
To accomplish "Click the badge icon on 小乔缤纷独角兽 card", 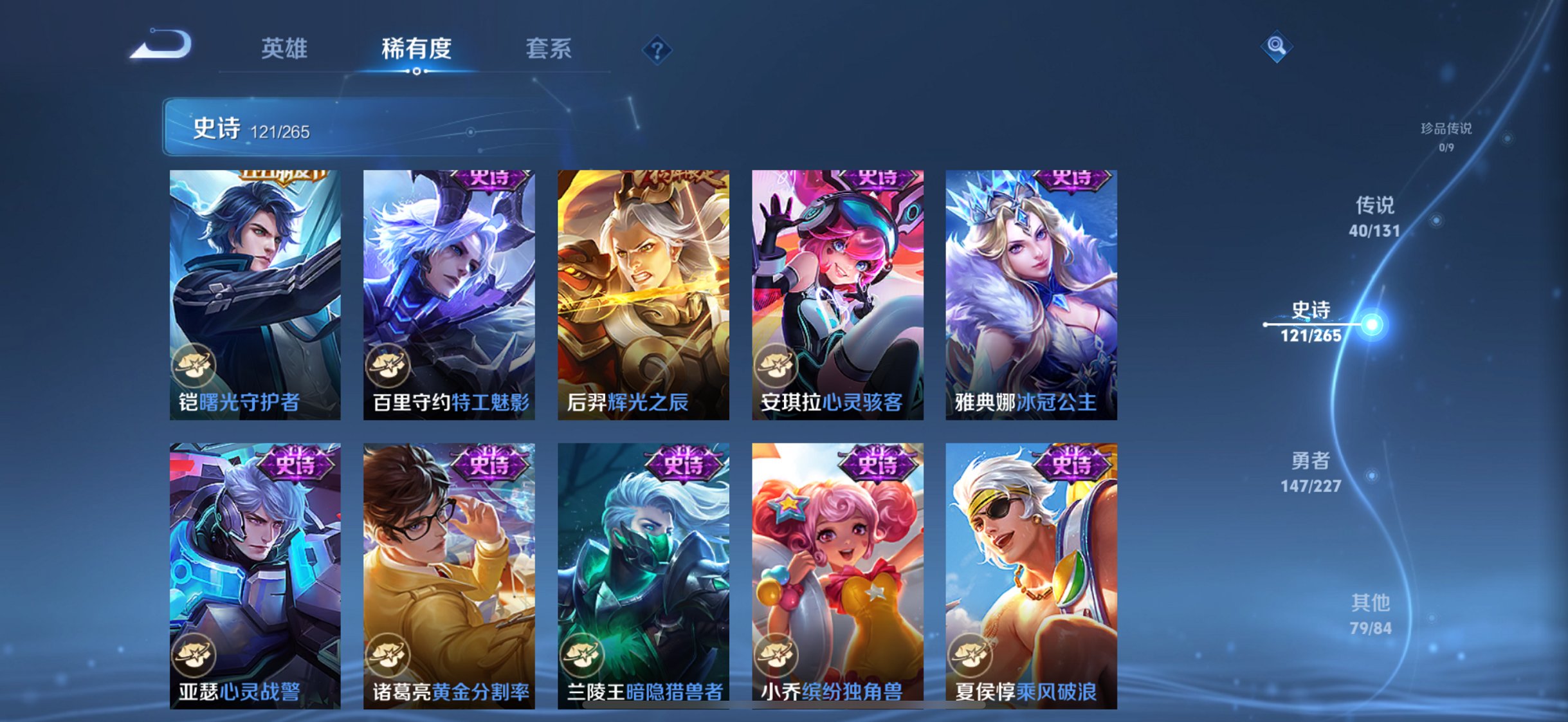I will (x=776, y=655).
